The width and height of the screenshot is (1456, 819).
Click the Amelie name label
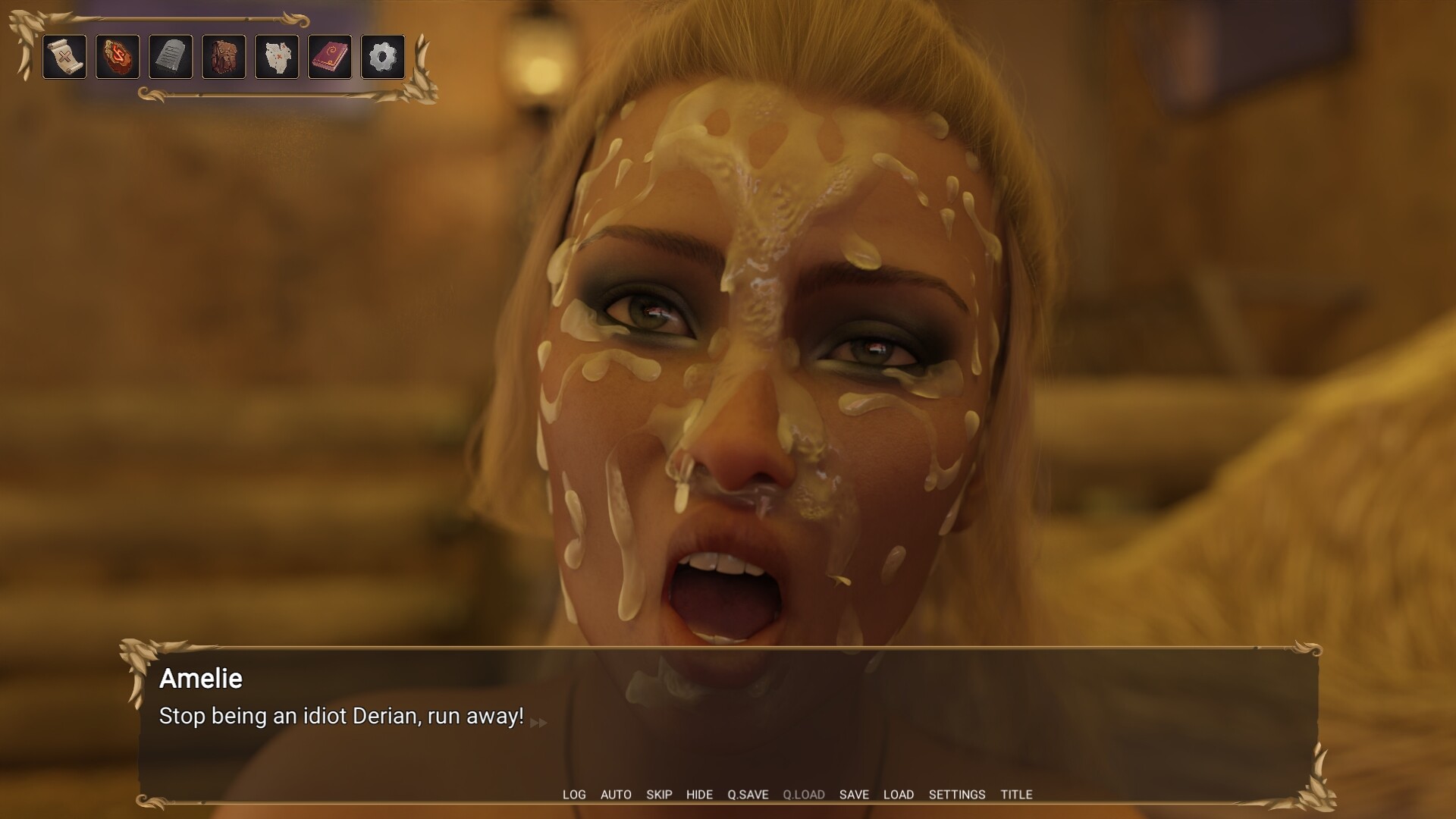pyautogui.click(x=200, y=679)
